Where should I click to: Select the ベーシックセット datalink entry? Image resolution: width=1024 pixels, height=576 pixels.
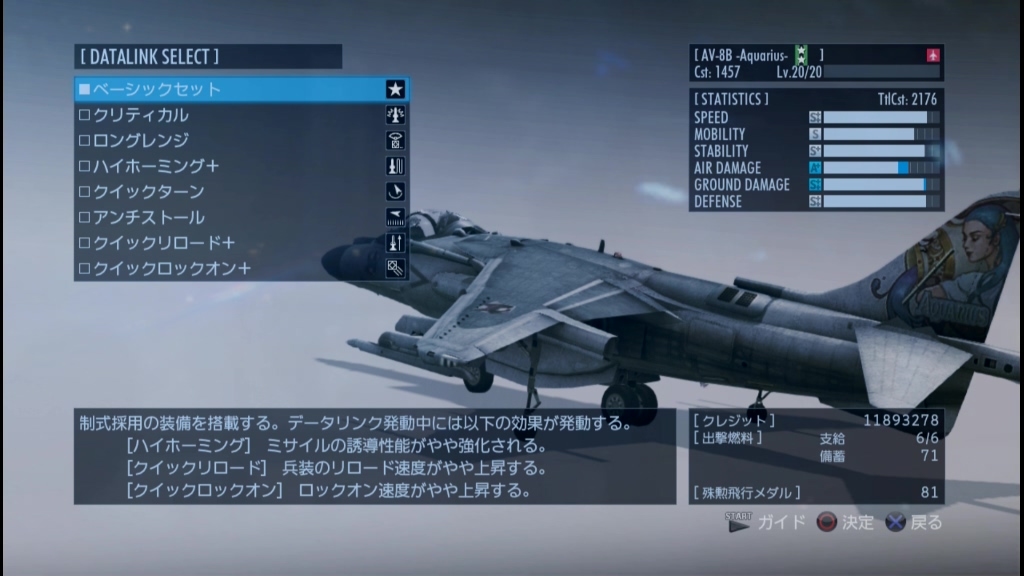click(240, 90)
